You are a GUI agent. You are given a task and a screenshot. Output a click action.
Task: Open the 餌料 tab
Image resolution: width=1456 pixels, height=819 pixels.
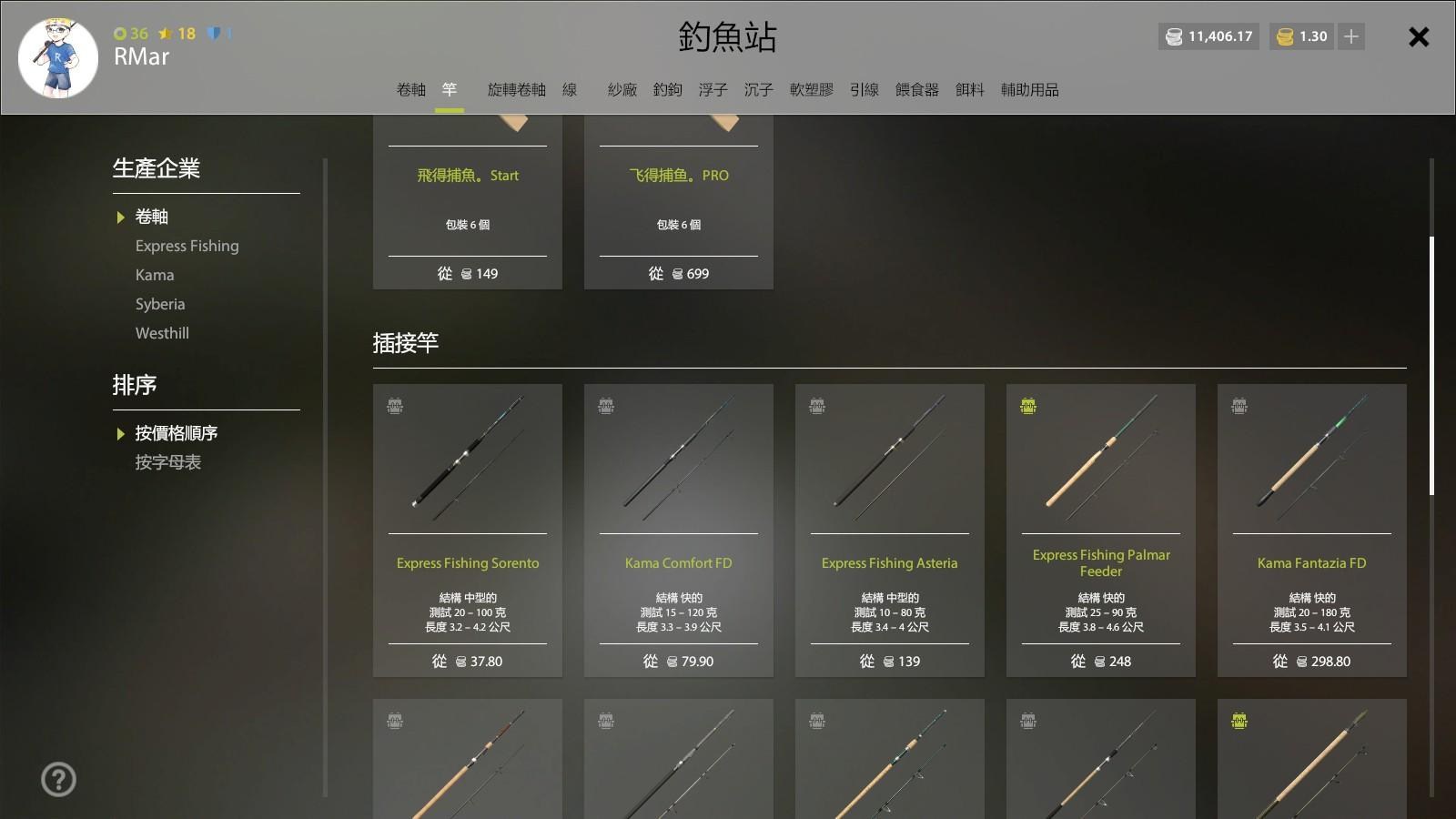pyautogui.click(x=969, y=89)
